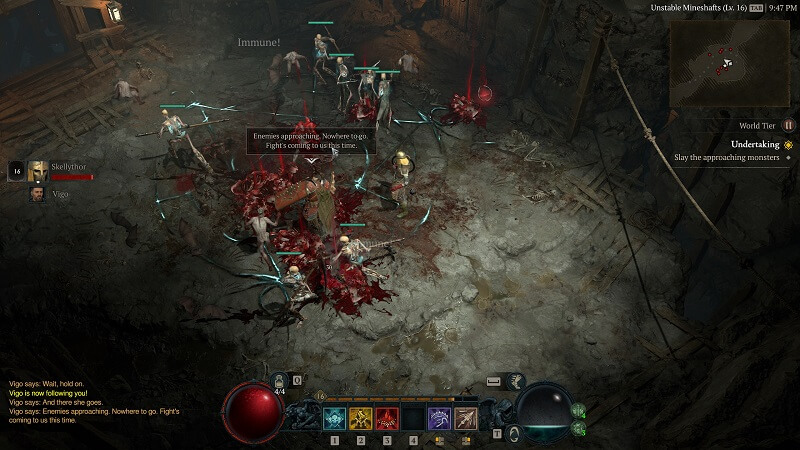Trigger the purple scythe skill
The width and height of the screenshot is (800, 450).
pyautogui.click(x=439, y=419)
